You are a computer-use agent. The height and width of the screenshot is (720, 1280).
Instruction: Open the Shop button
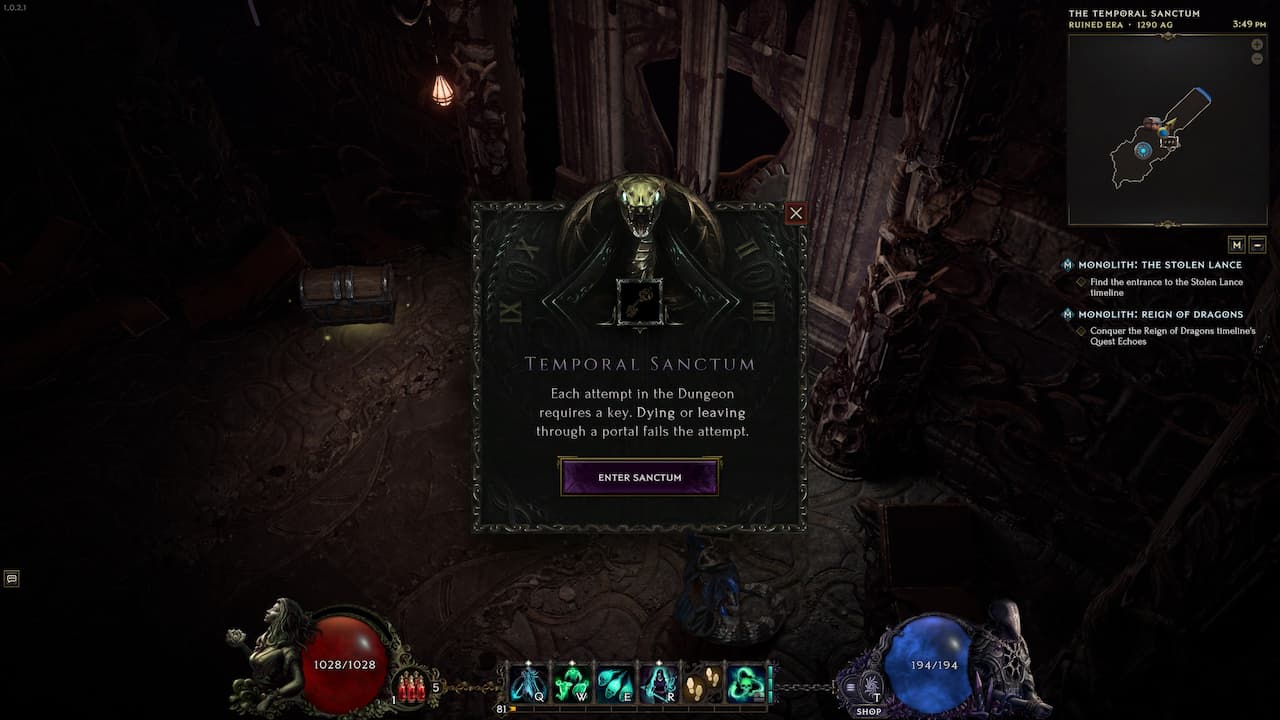tap(867, 711)
